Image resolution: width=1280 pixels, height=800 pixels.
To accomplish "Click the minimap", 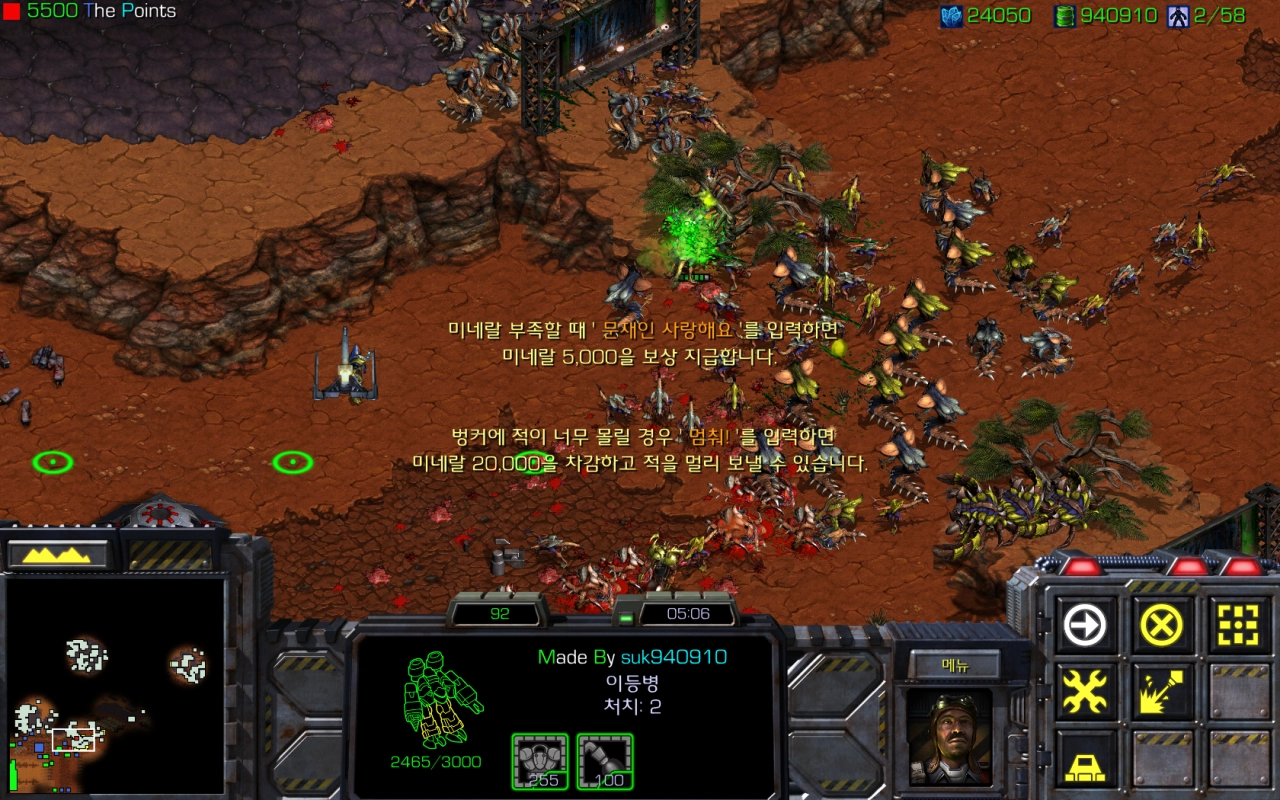I will click(115, 685).
